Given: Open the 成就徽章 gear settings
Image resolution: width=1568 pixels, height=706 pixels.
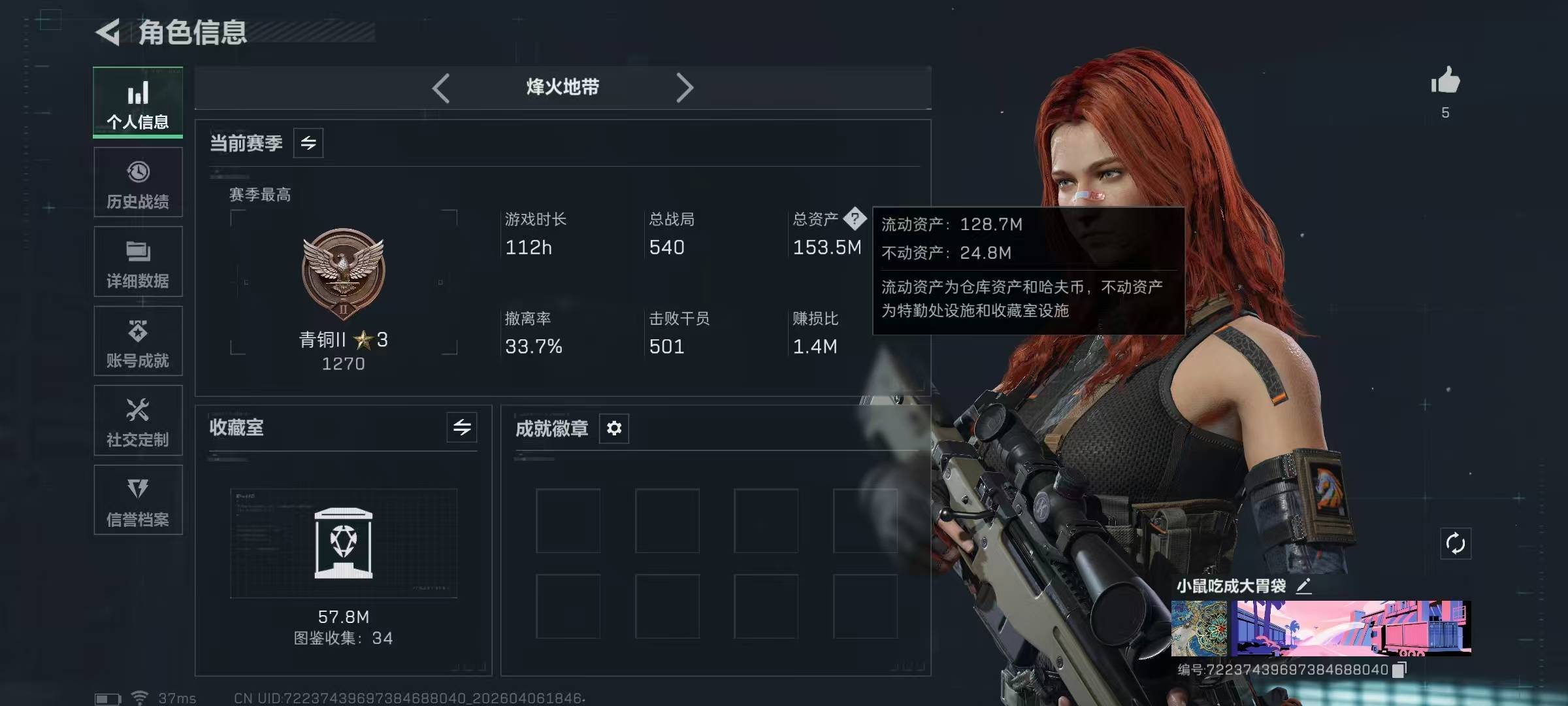Looking at the screenshot, I should [x=614, y=428].
